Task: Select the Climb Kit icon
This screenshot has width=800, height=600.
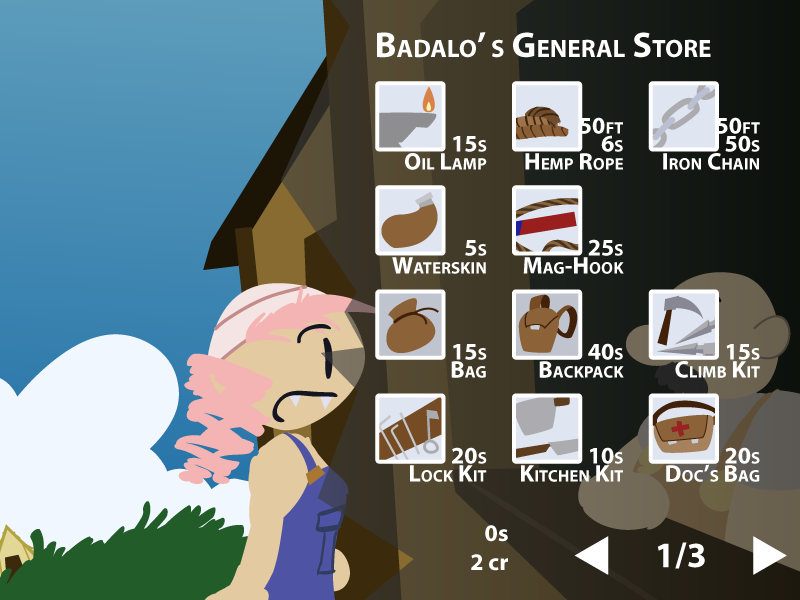Action: [684, 324]
